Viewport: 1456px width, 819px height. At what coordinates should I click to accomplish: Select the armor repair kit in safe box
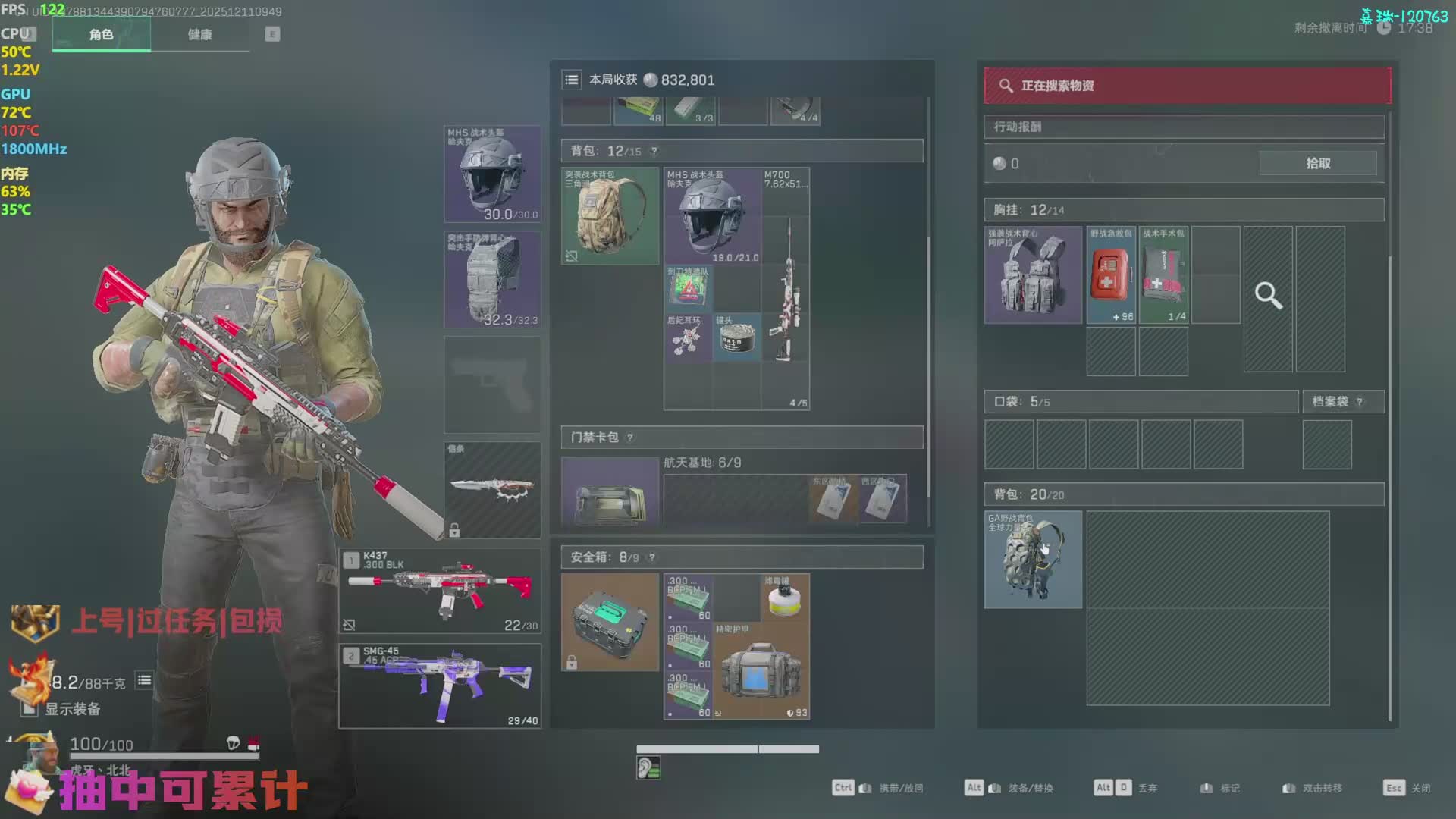761,670
